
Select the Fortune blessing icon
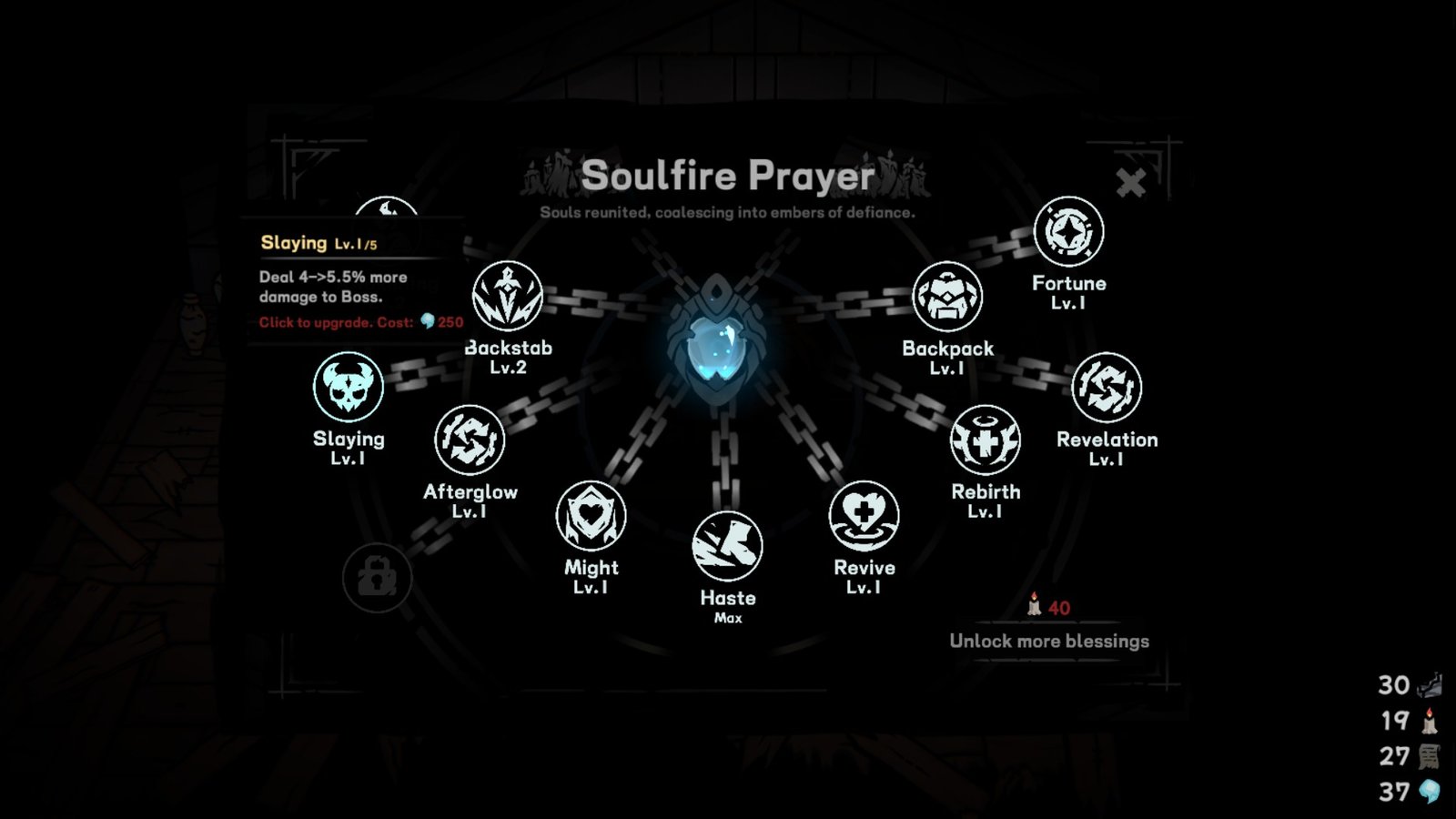pos(1070,231)
